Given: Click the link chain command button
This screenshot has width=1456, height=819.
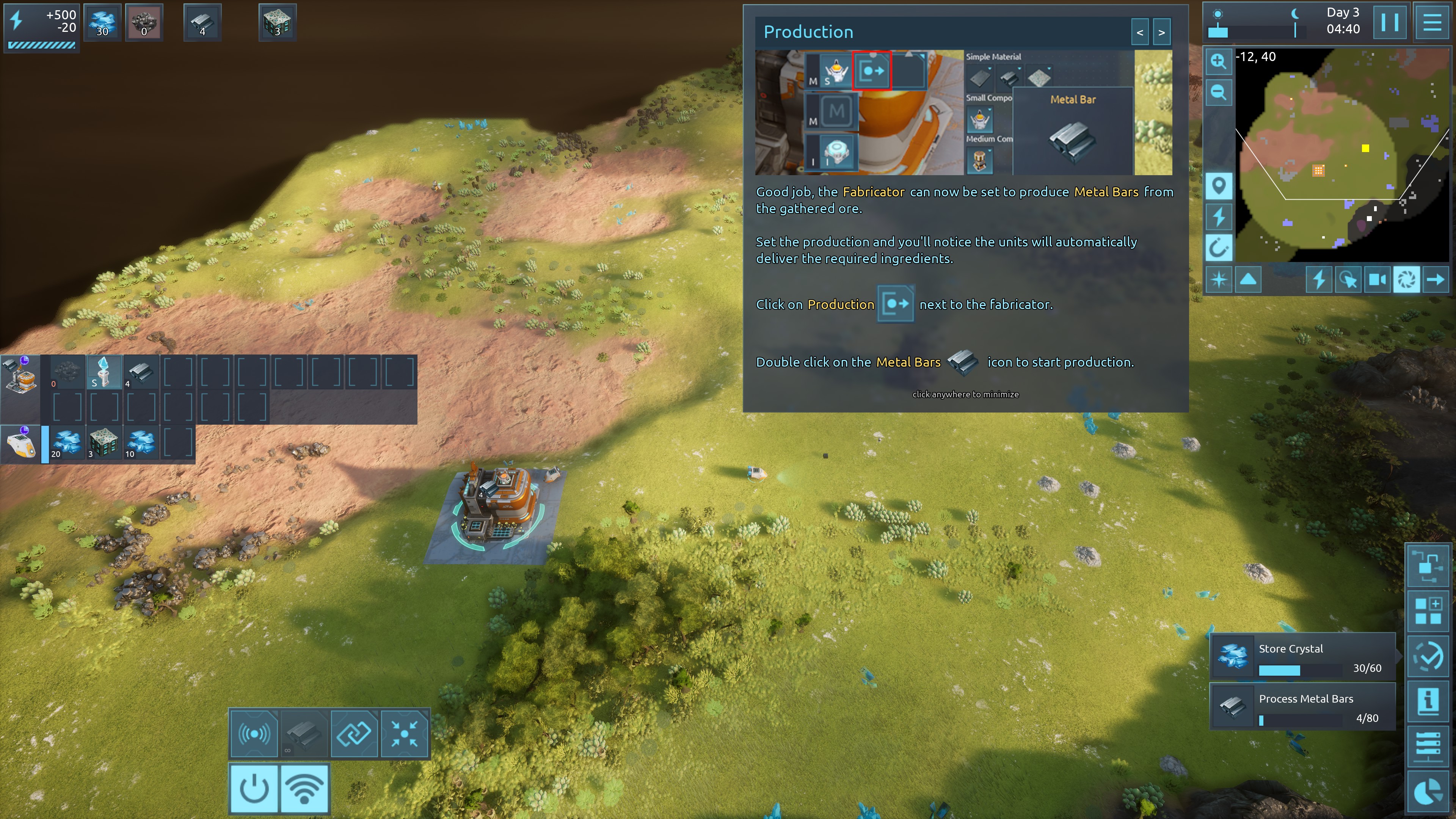Looking at the screenshot, I should (x=354, y=734).
